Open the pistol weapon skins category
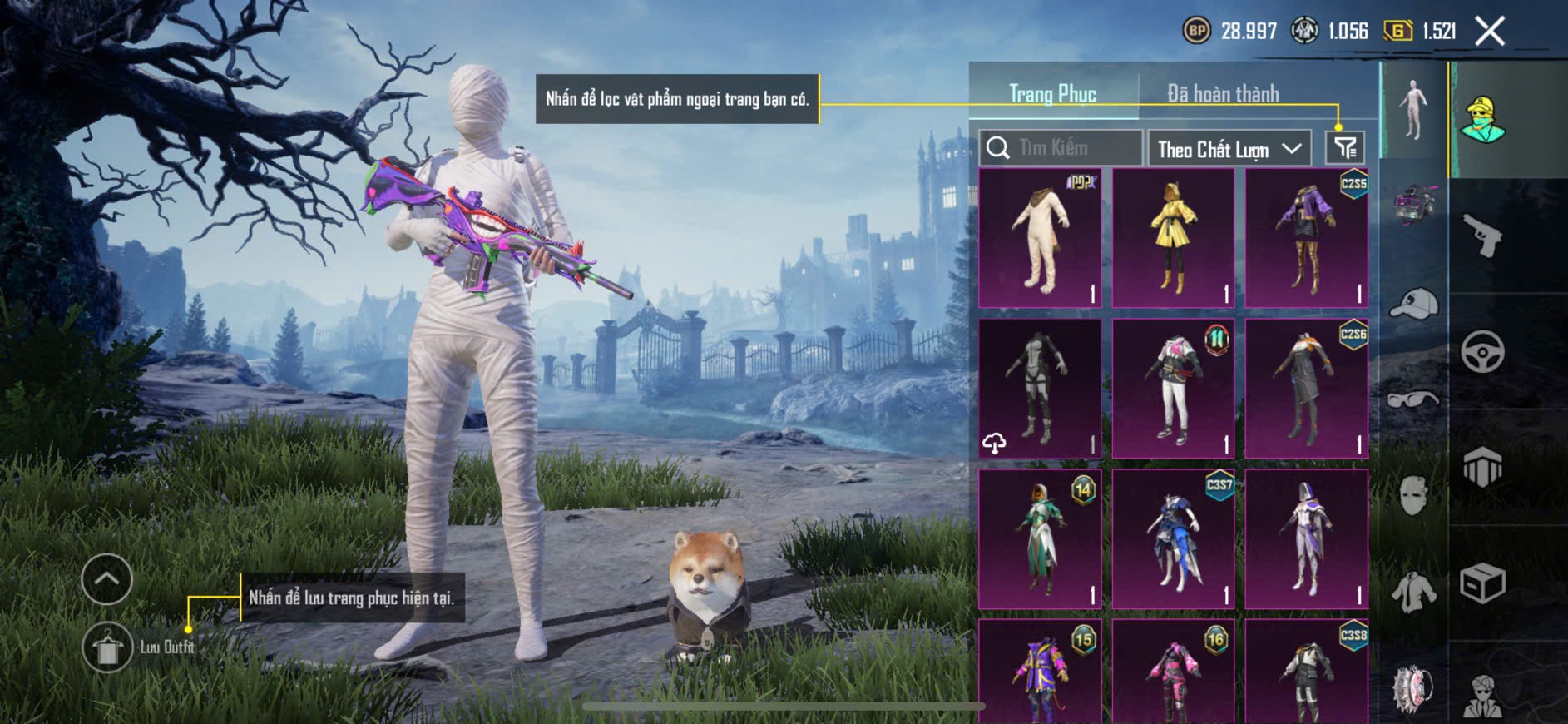Image resolution: width=1568 pixels, height=724 pixels. [x=1482, y=236]
